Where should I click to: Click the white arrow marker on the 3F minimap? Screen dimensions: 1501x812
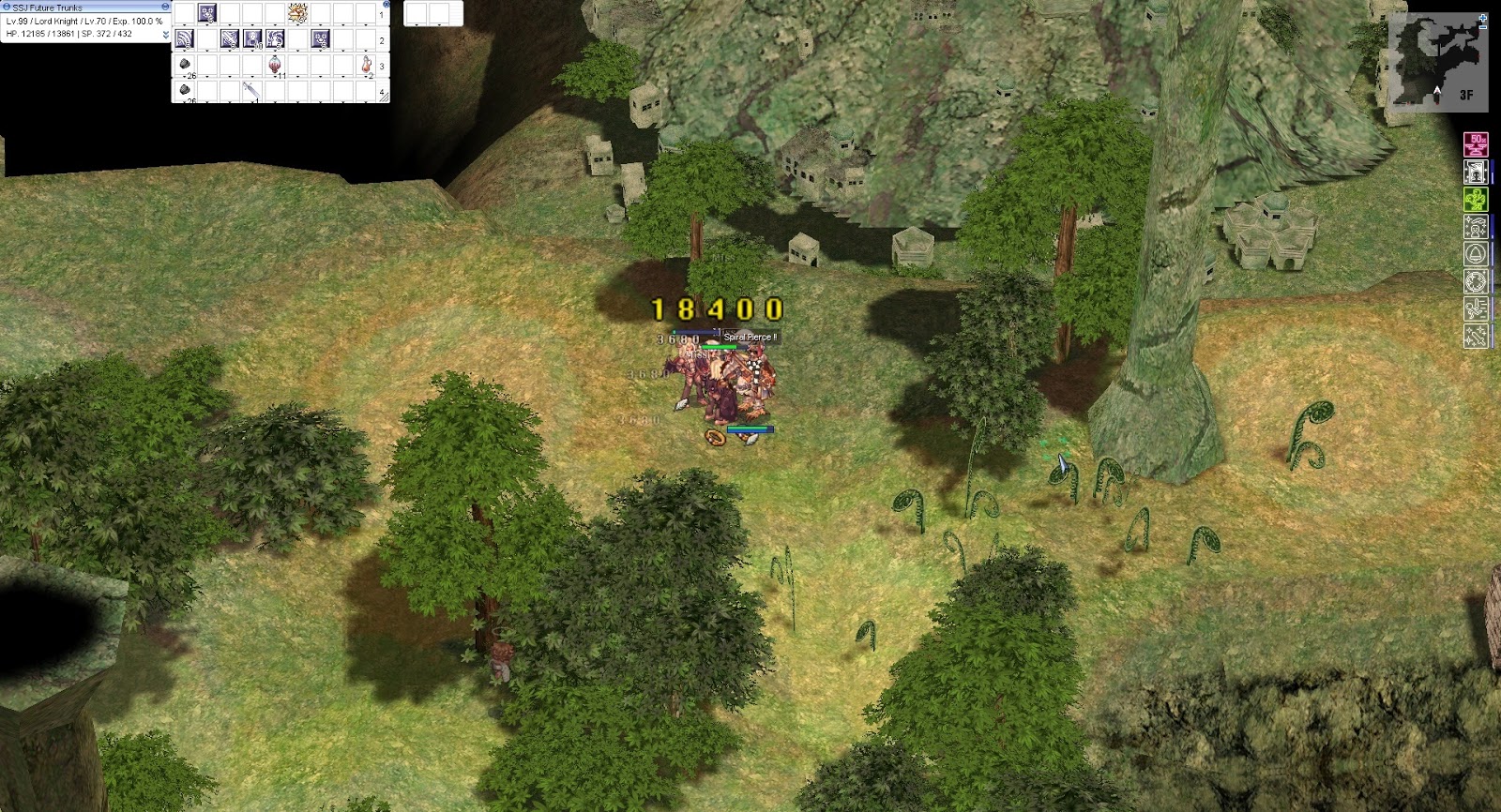point(1437,90)
